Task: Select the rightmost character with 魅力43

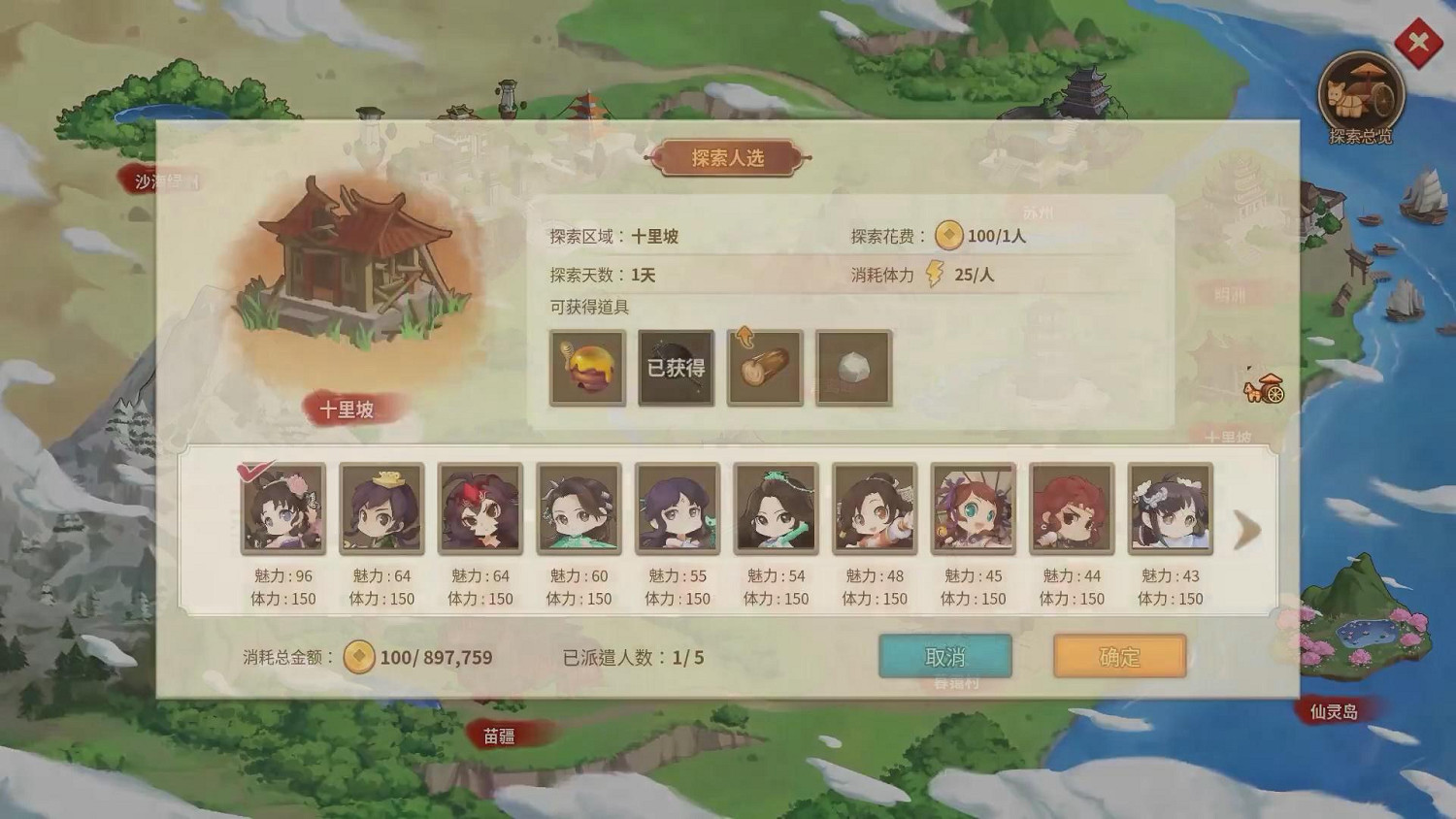Action: tap(1170, 509)
